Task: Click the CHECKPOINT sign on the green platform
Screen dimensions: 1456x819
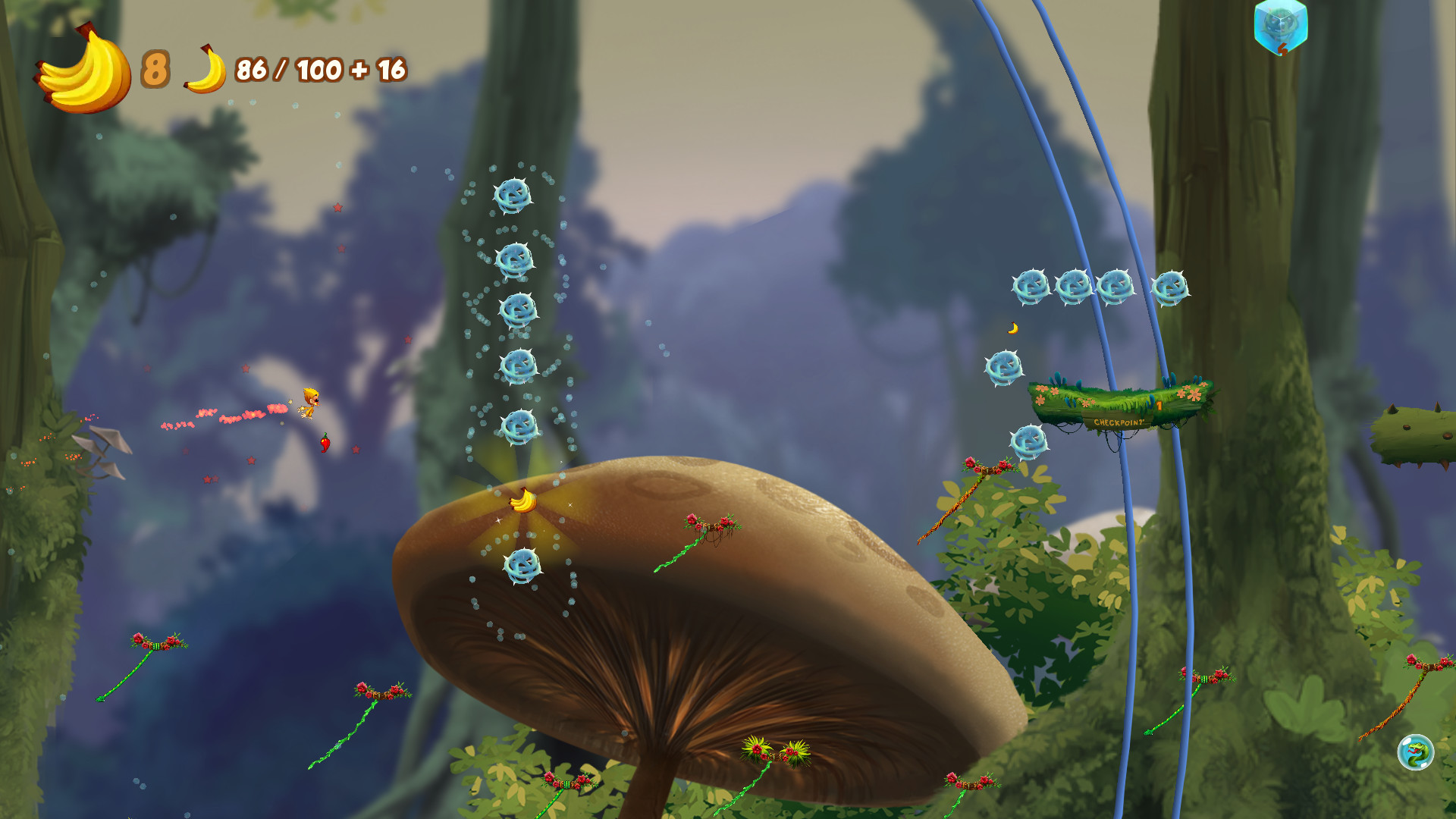Action: (1120, 422)
